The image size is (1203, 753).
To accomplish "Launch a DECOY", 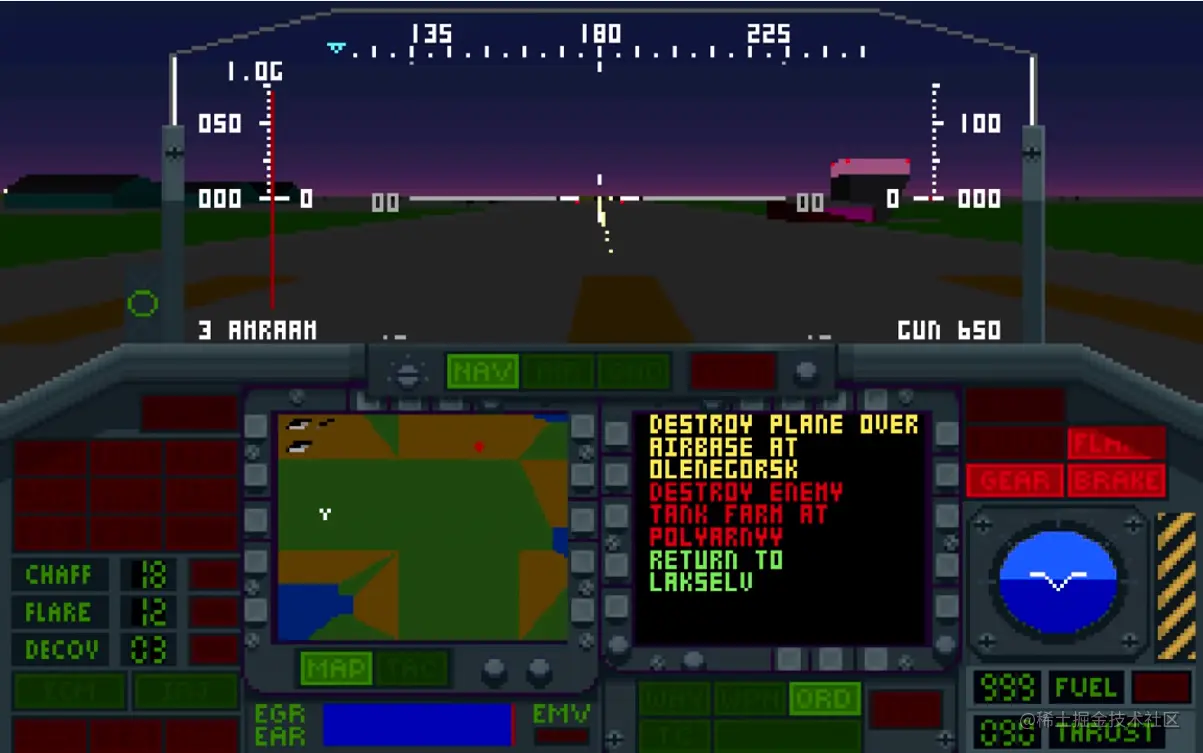I will tap(60, 650).
